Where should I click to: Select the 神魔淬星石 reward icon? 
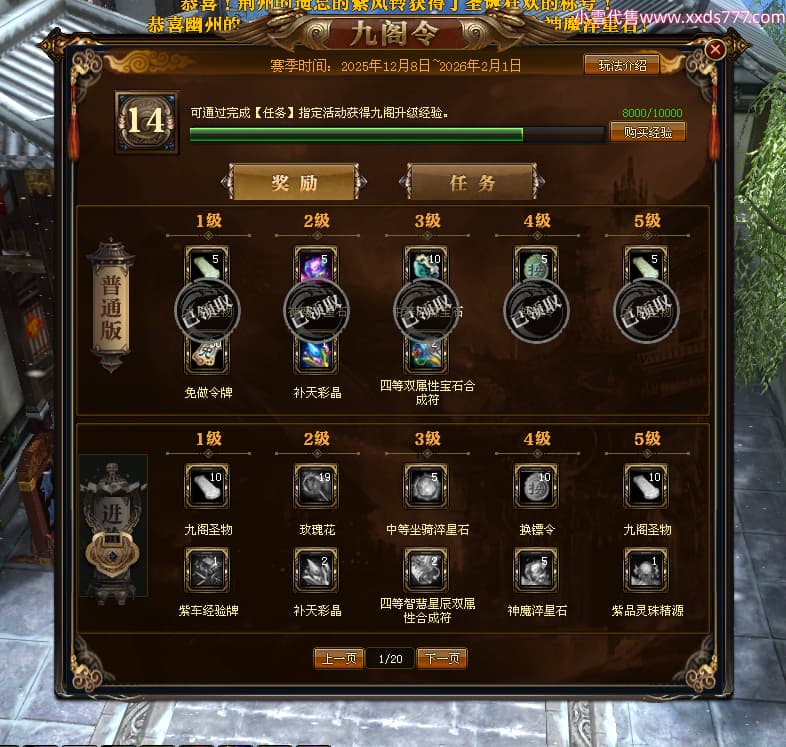pos(537,569)
